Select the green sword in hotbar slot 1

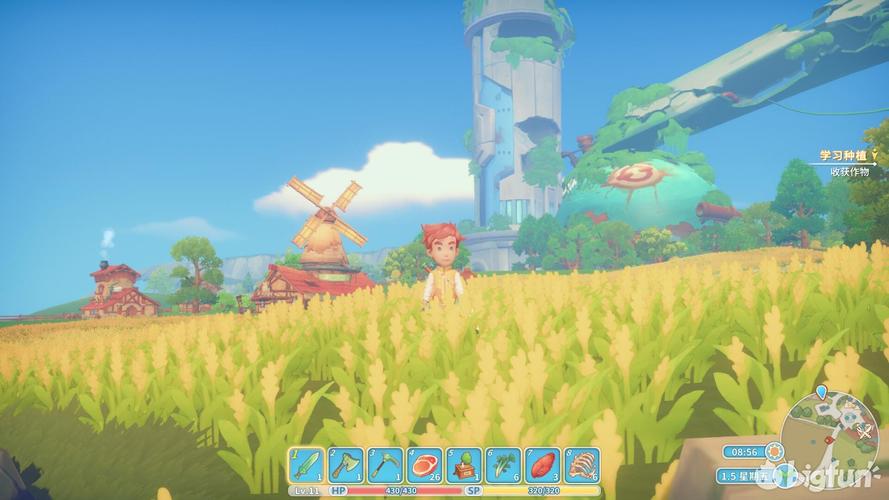pos(307,464)
